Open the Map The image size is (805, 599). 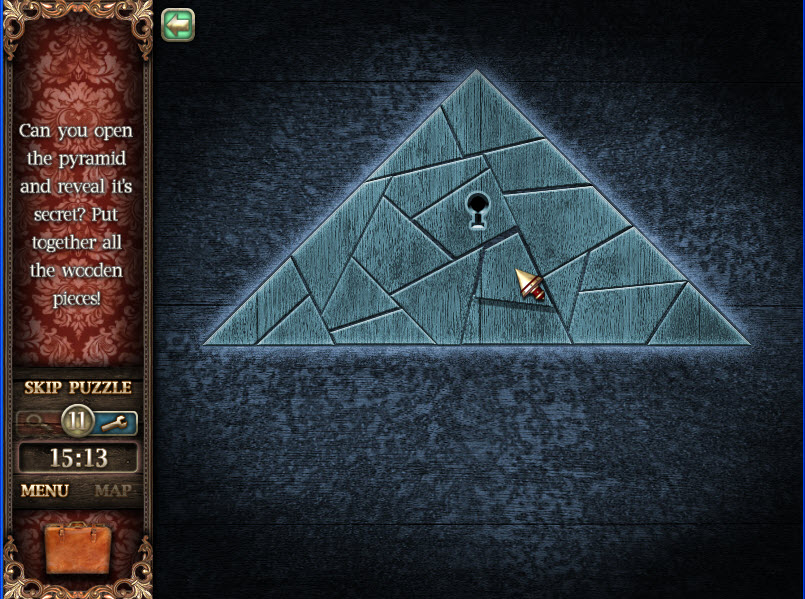pyautogui.click(x=113, y=491)
